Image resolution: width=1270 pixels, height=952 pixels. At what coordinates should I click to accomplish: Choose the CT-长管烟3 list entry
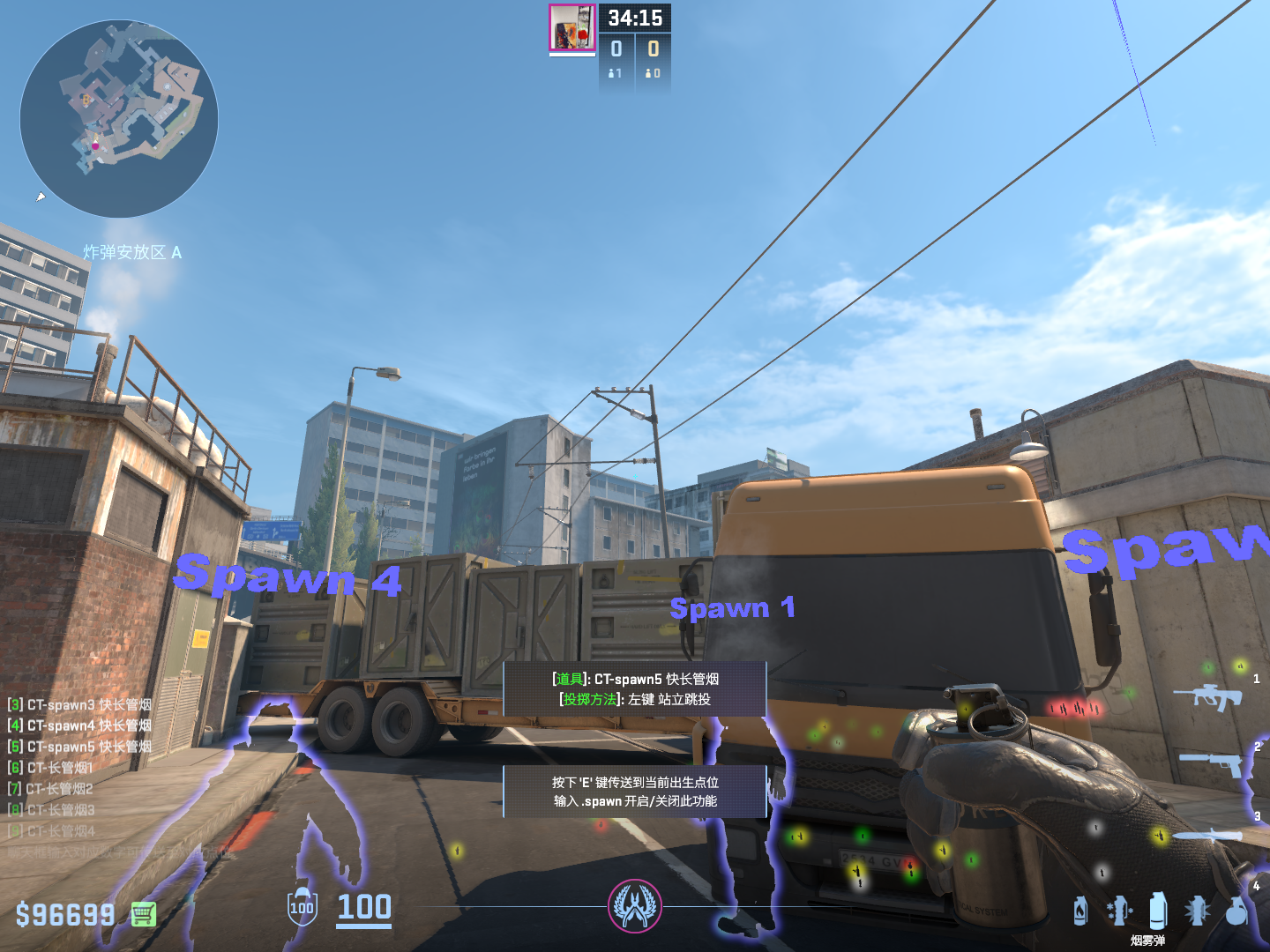coord(51,810)
